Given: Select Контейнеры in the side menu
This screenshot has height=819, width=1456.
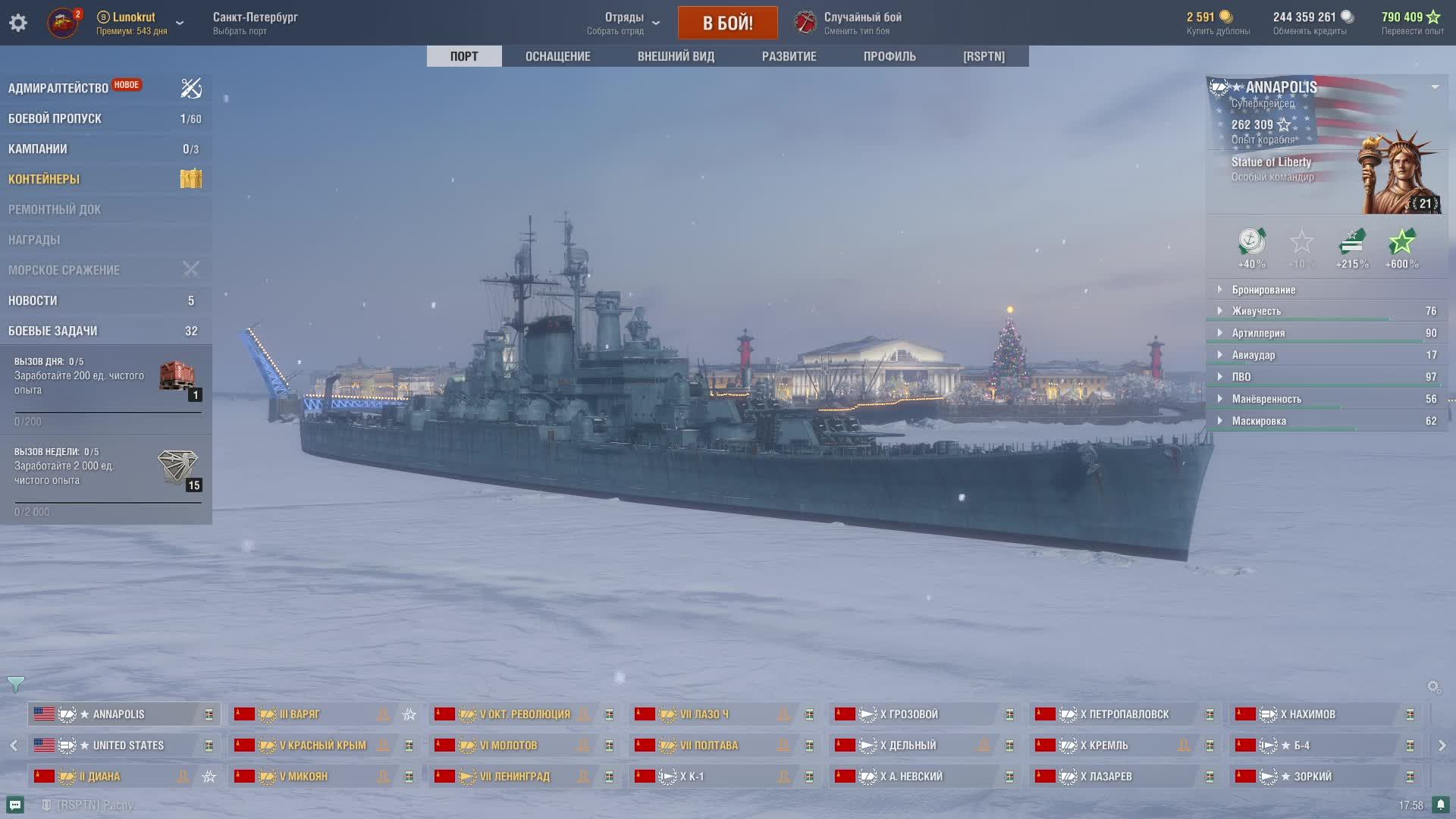Looking at the screenshot, I should [44, 179].
